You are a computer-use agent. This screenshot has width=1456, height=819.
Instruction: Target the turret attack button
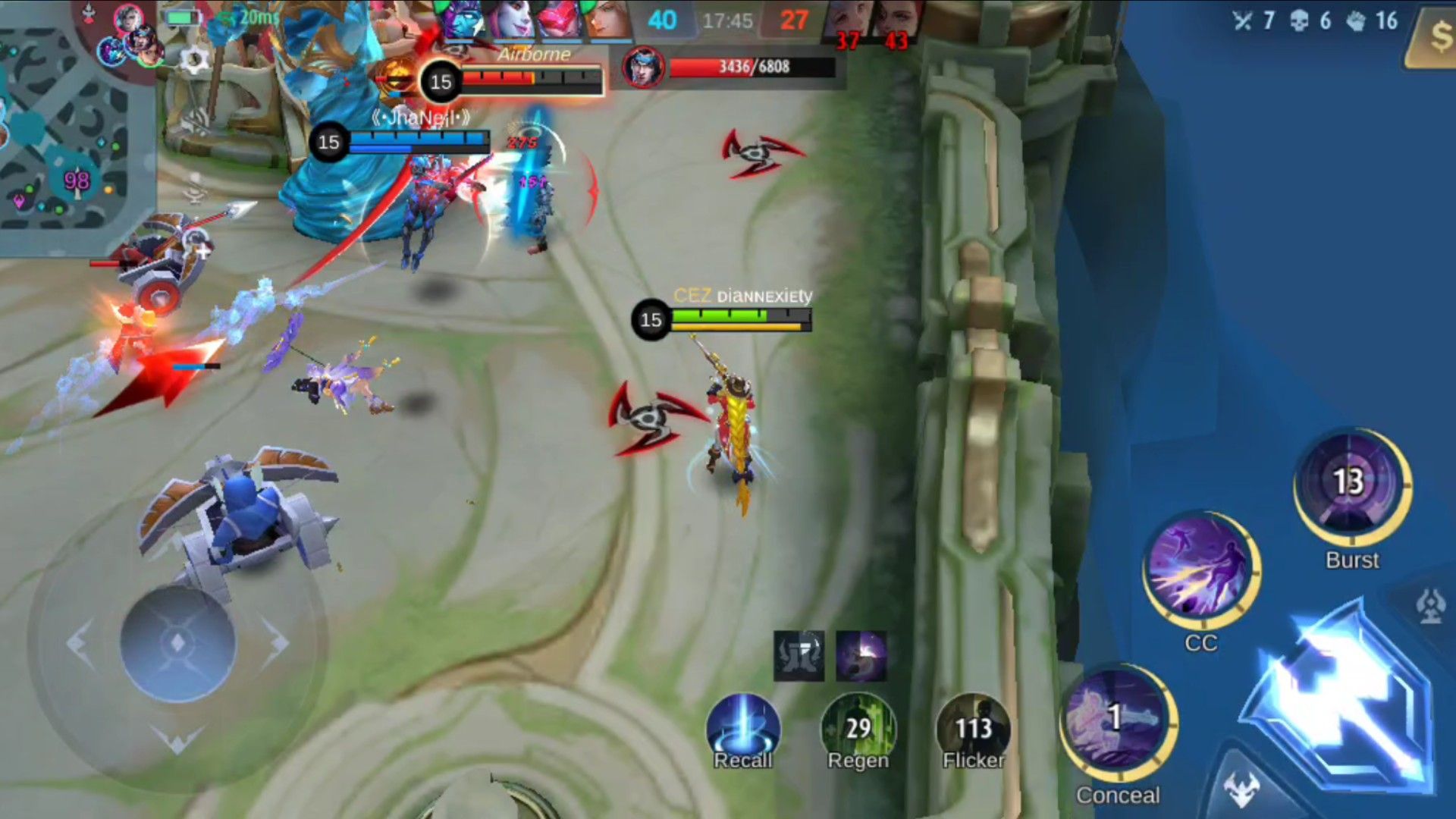tap(1430, 607)
